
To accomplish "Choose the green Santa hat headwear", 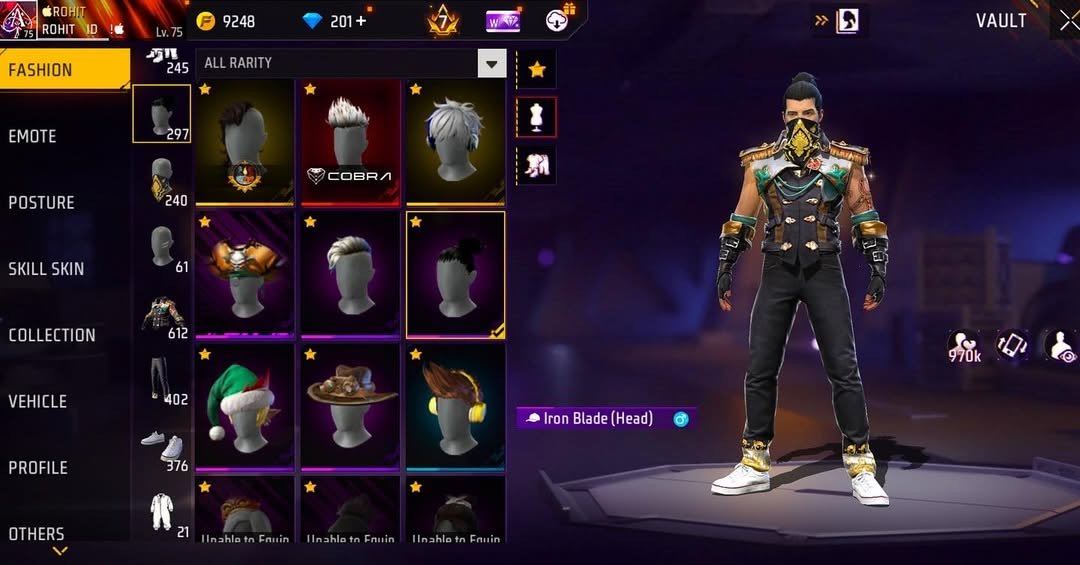I will [x=244, y=405].
